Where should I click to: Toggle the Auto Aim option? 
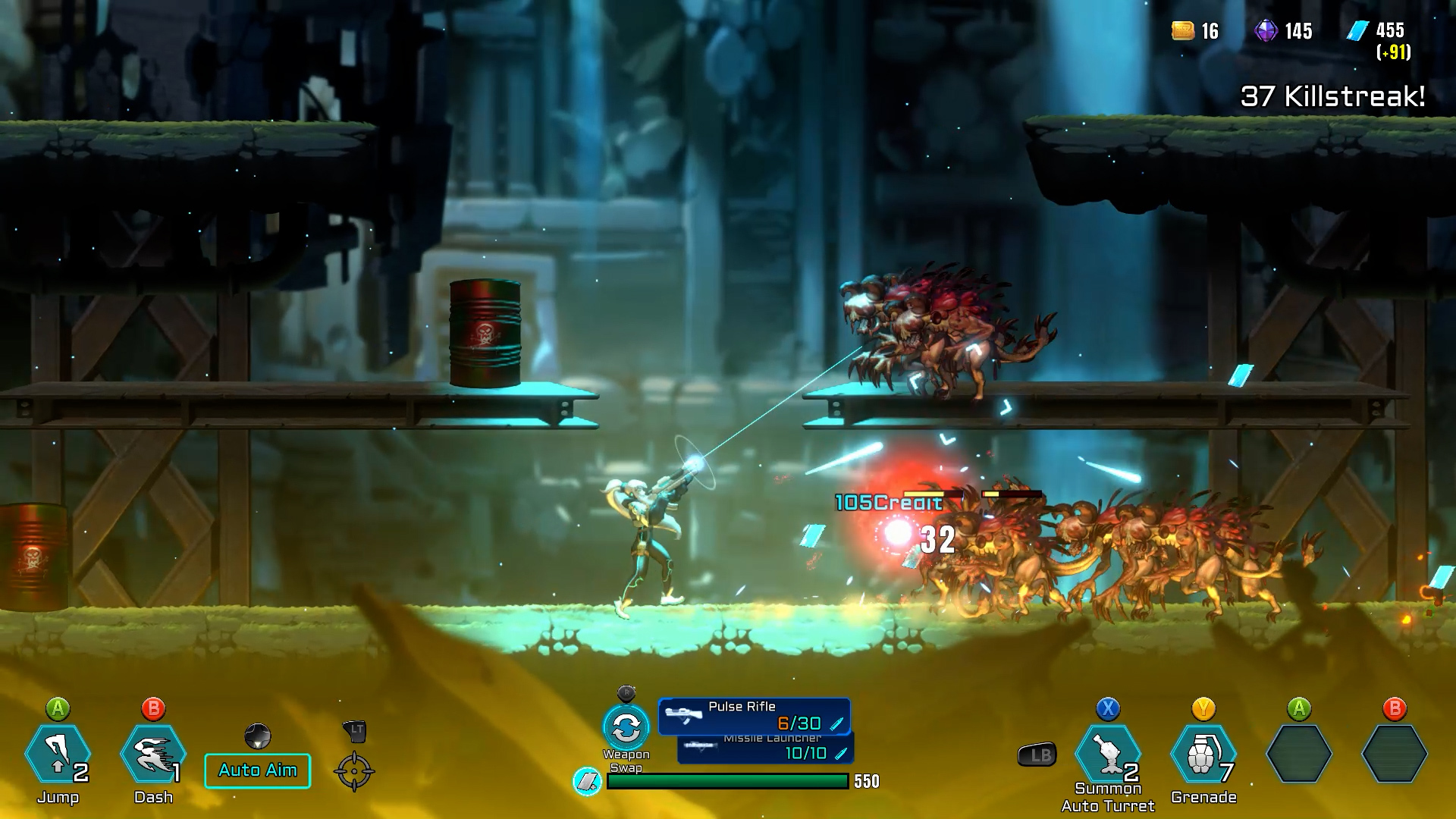pos(257,770)
